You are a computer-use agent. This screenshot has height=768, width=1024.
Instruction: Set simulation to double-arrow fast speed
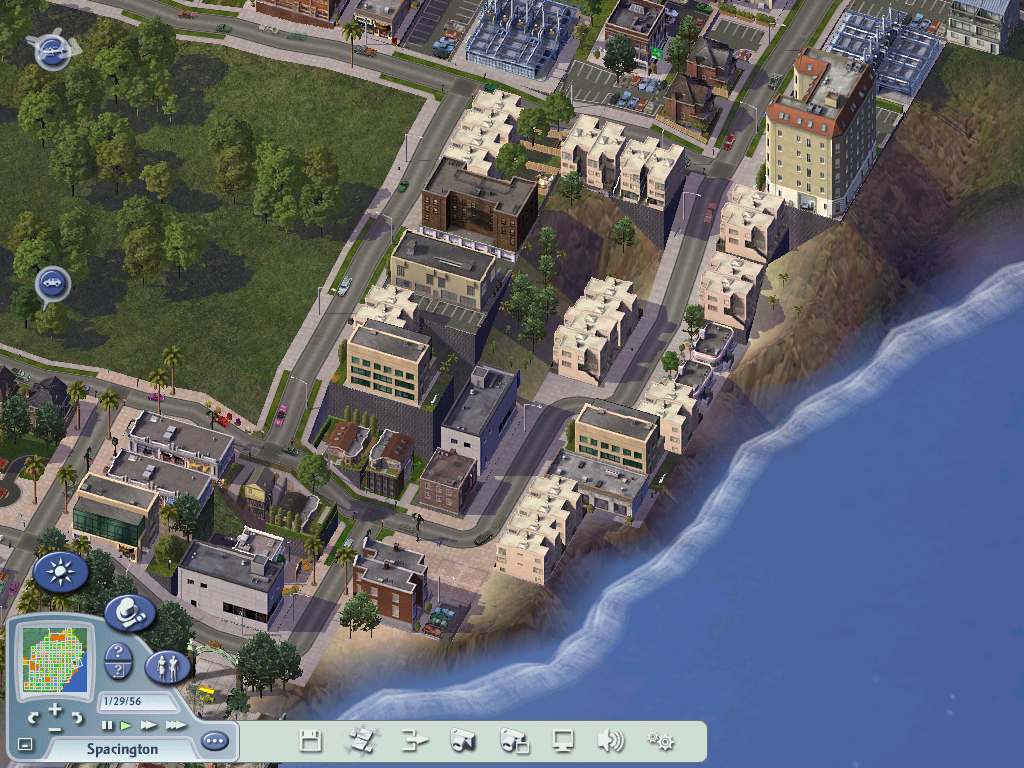pos(148,725)
